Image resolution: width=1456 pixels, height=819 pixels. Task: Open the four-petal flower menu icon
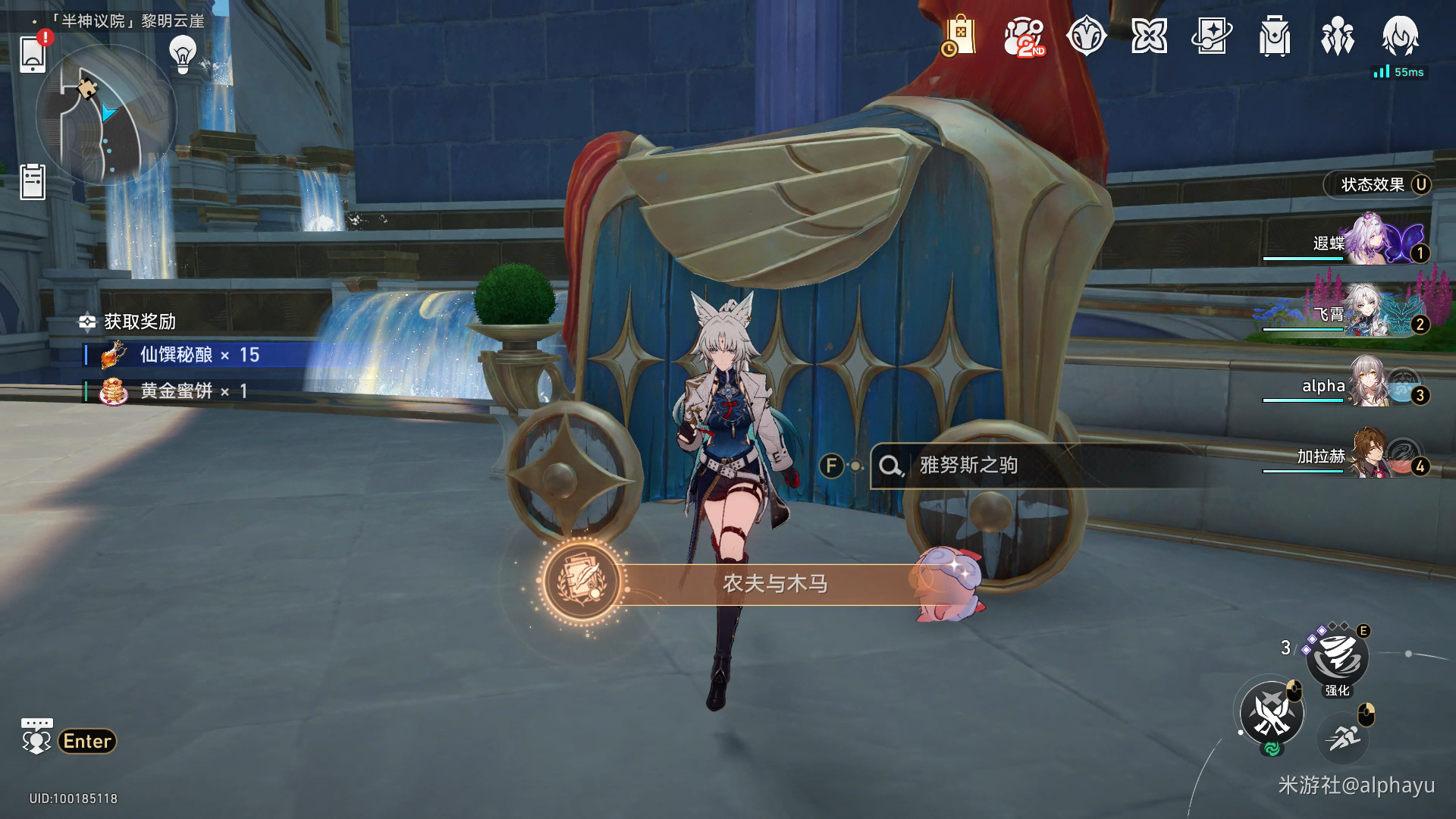tap(1149, 36)
